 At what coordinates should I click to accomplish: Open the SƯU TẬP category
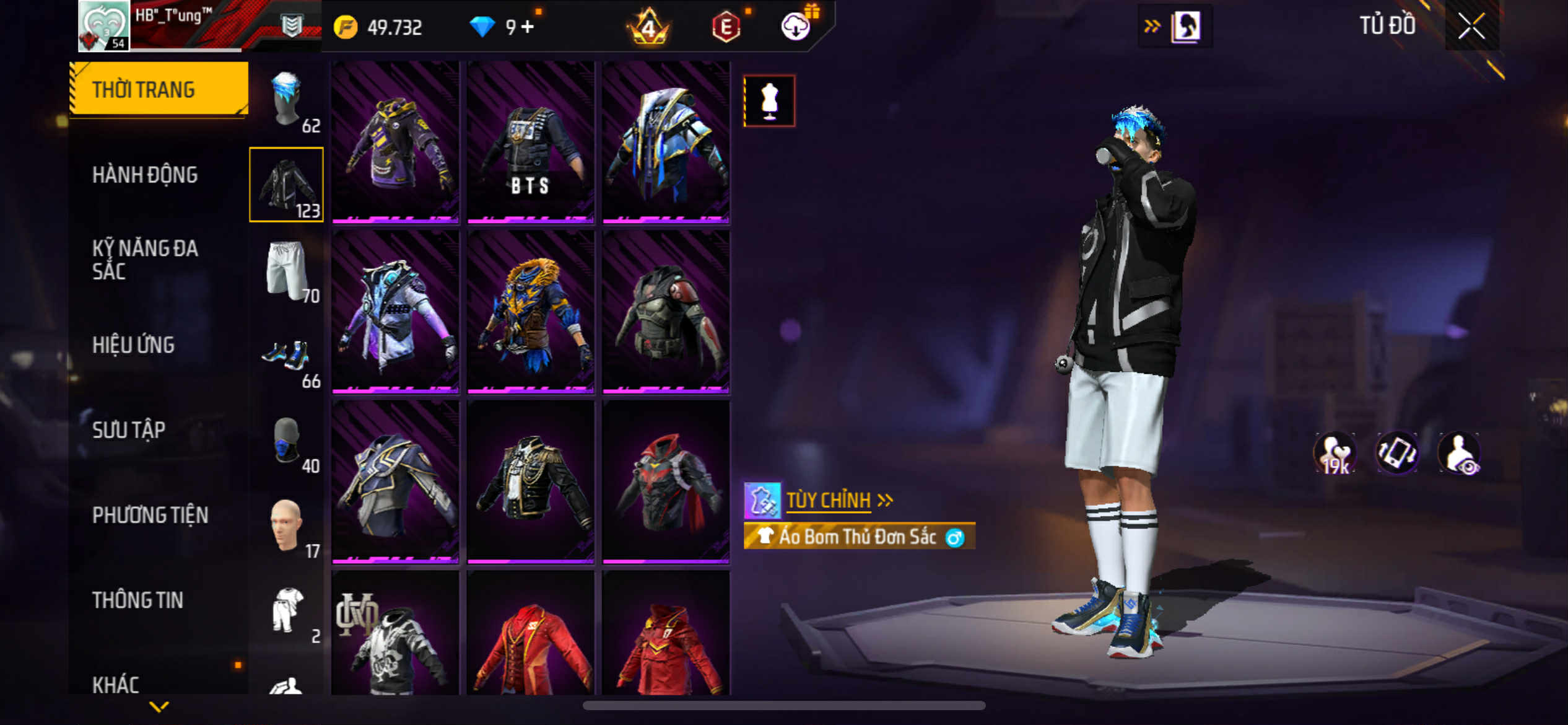pos(129,429)
